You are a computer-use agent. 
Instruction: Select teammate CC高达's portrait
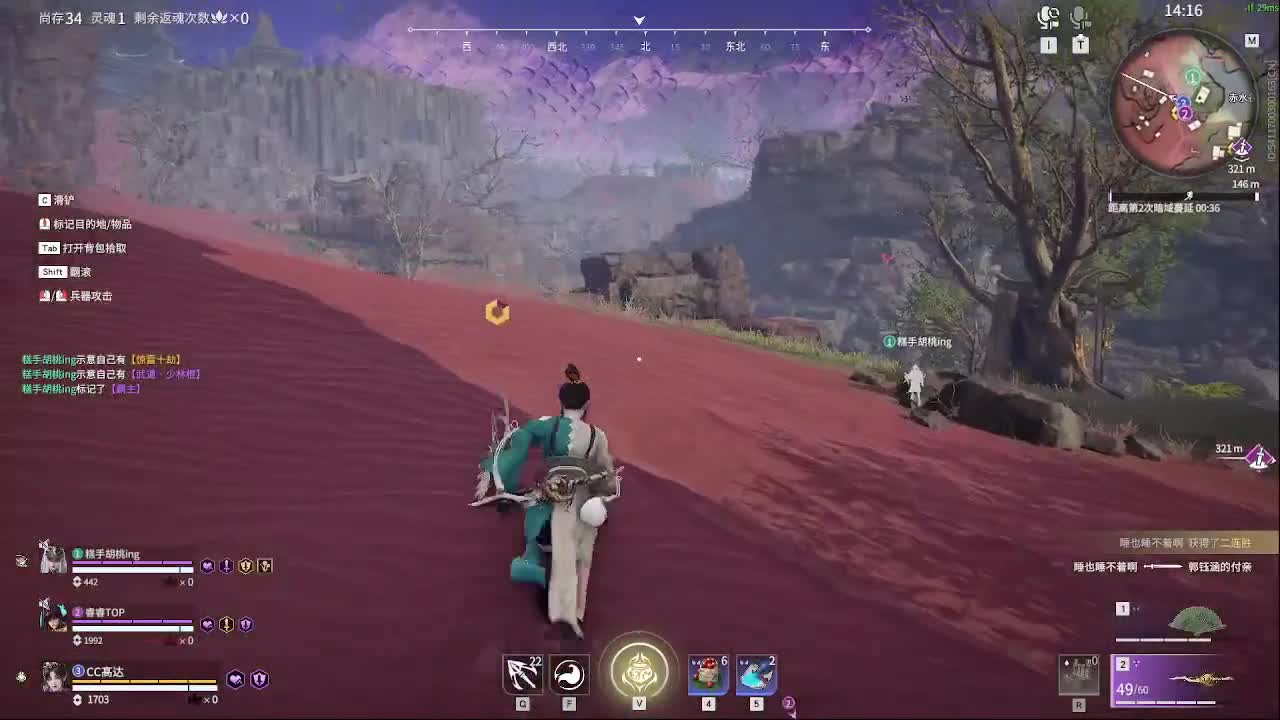pos(55,678)
